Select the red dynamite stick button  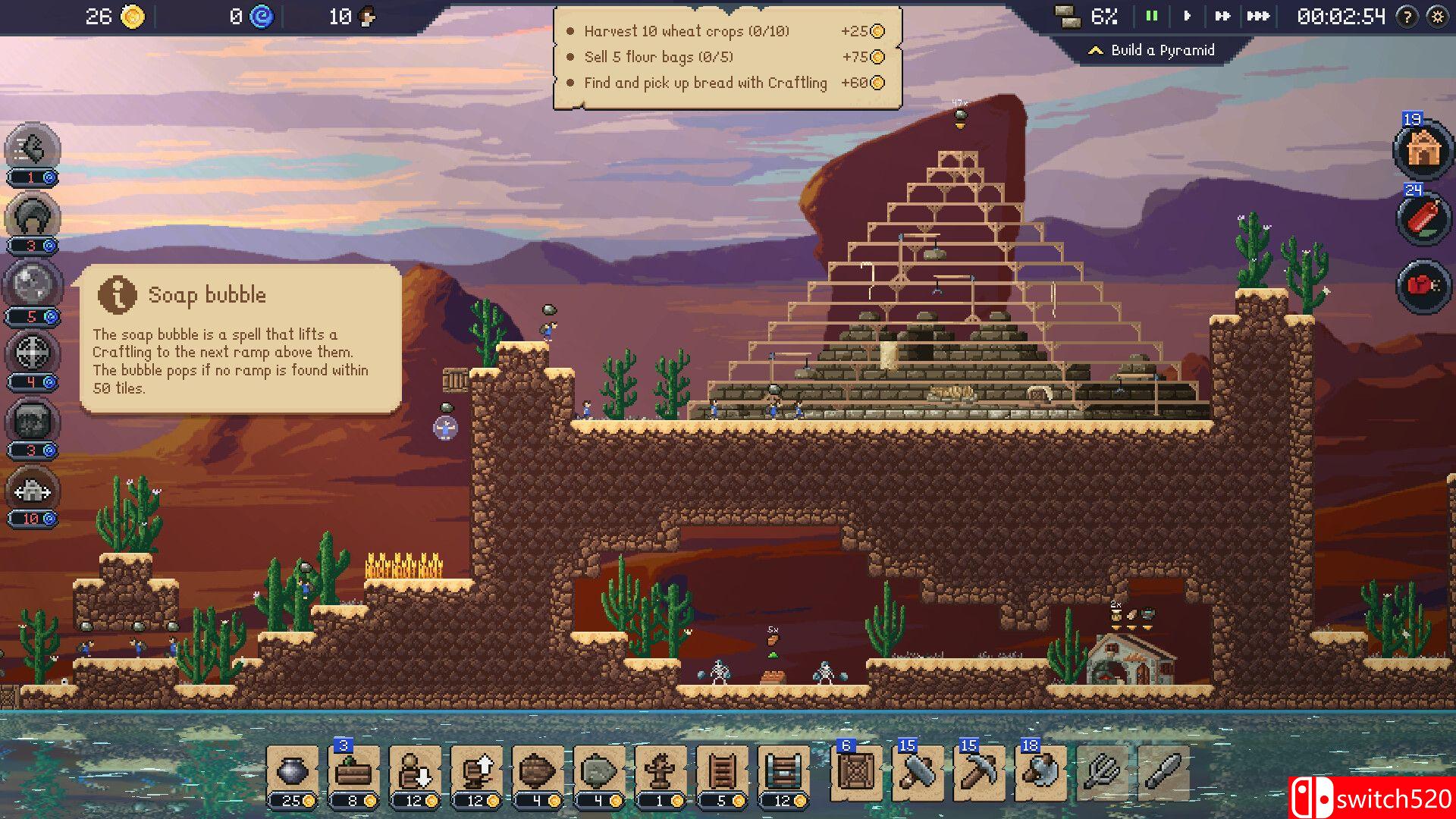point(1423,218)
